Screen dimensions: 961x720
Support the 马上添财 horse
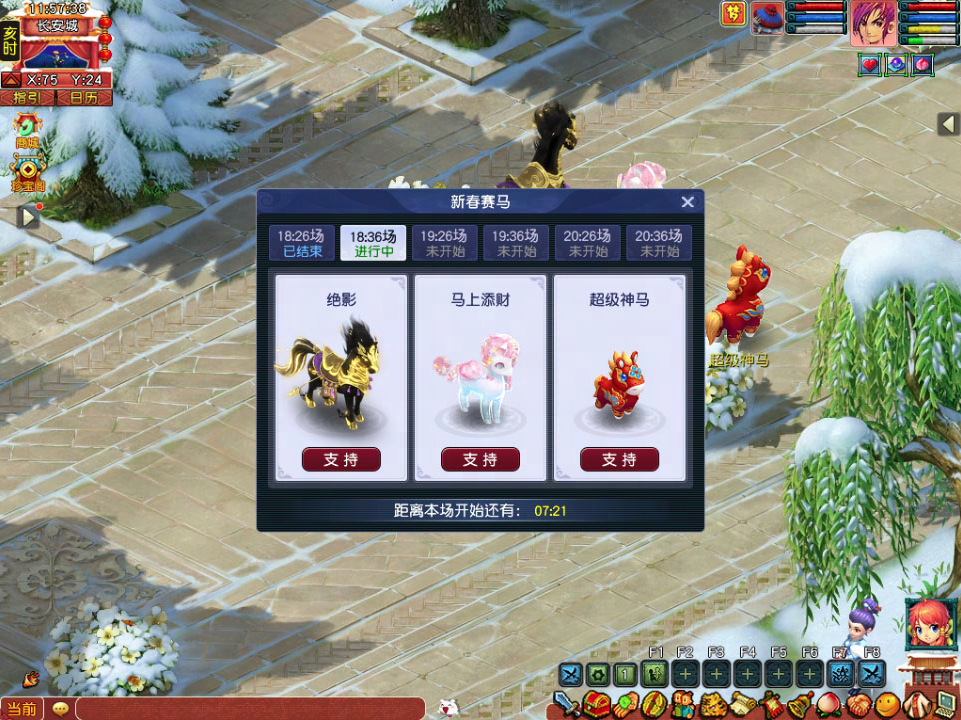pos(480,459)
